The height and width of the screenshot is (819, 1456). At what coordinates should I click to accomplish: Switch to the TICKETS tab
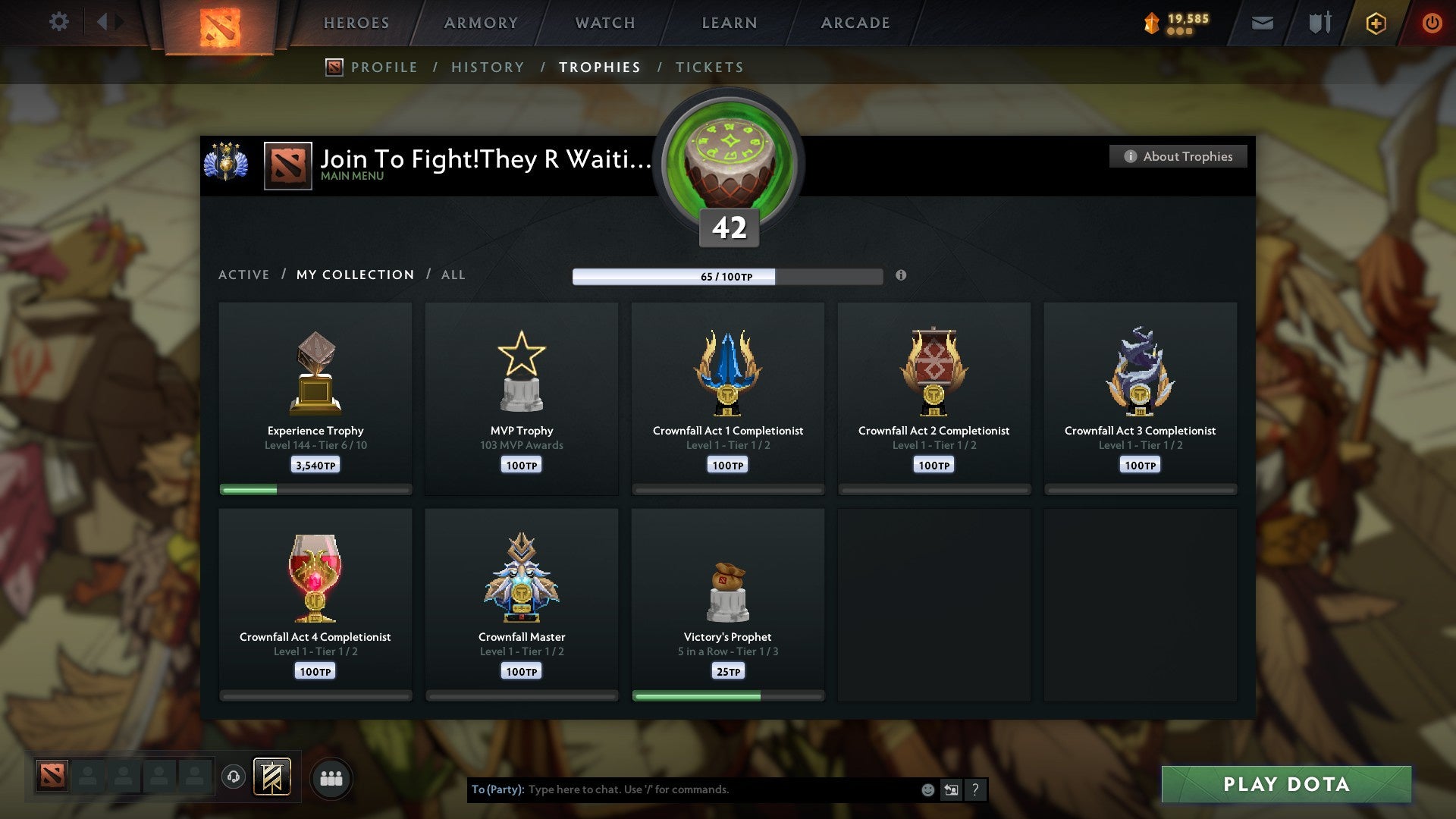coord(708,67)
